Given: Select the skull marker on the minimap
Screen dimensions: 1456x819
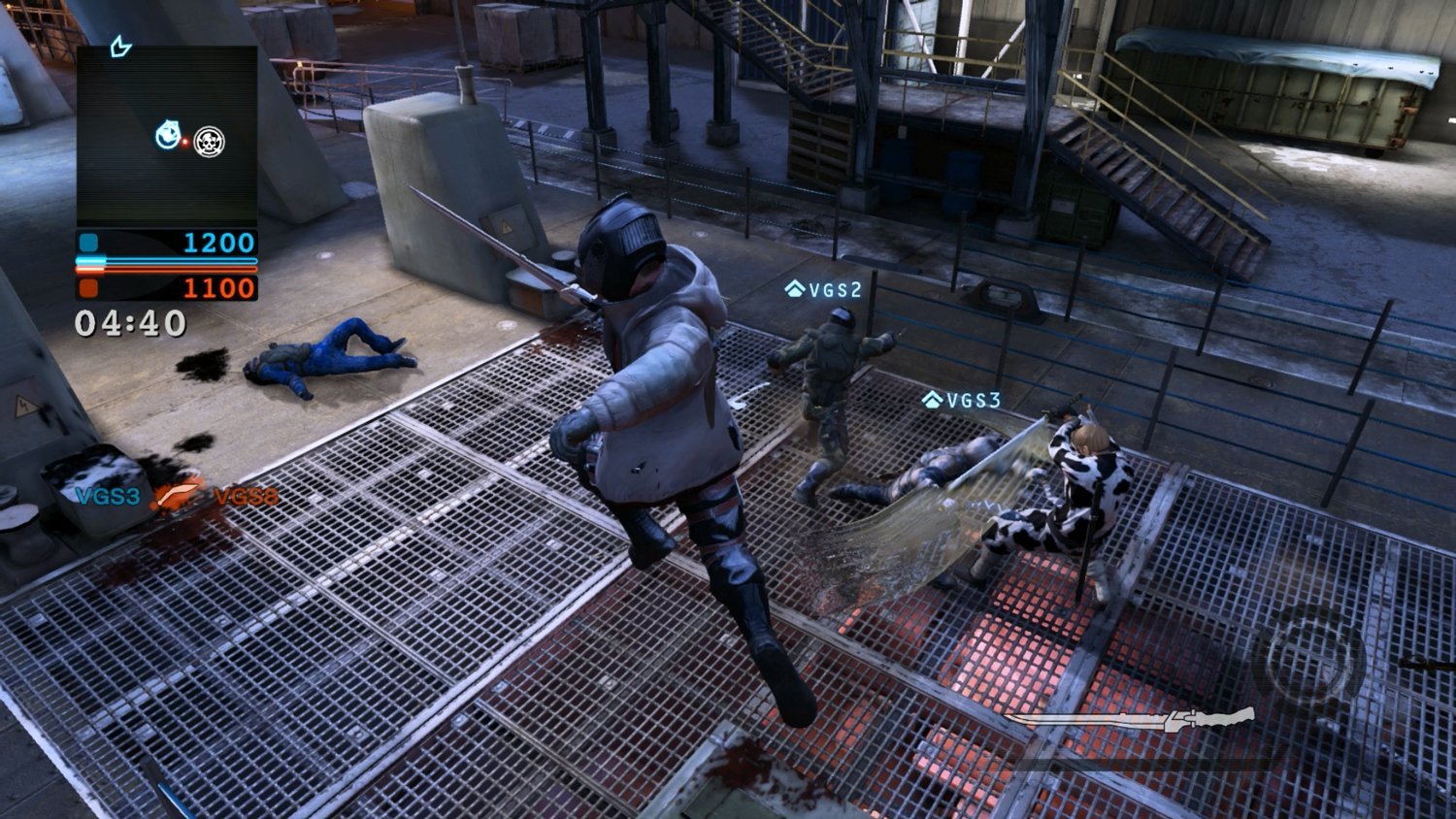Looking at the screenshot, I should pyautogui.click(x=209, y=142).
